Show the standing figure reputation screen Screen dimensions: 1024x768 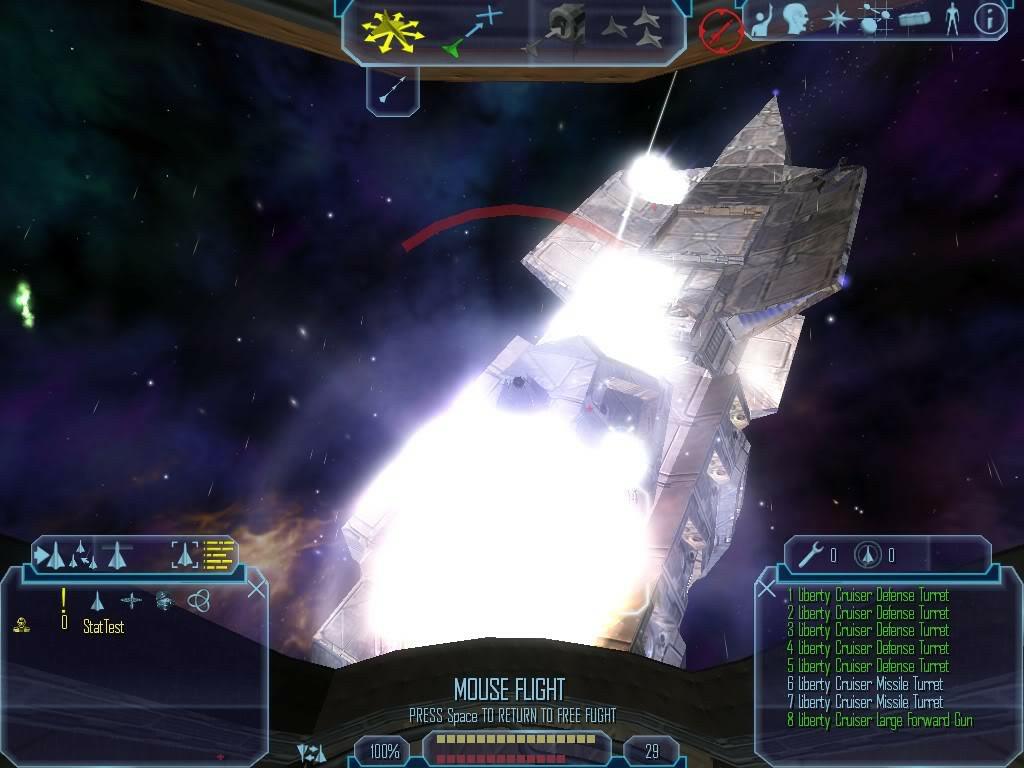[951, 19]
